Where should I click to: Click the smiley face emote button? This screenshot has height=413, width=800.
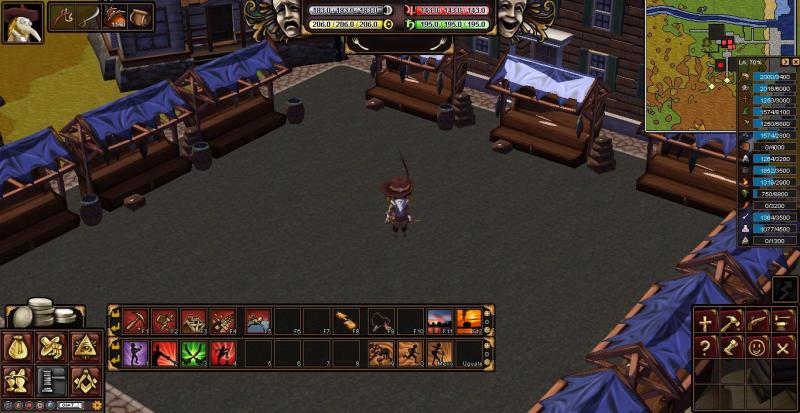758,347
